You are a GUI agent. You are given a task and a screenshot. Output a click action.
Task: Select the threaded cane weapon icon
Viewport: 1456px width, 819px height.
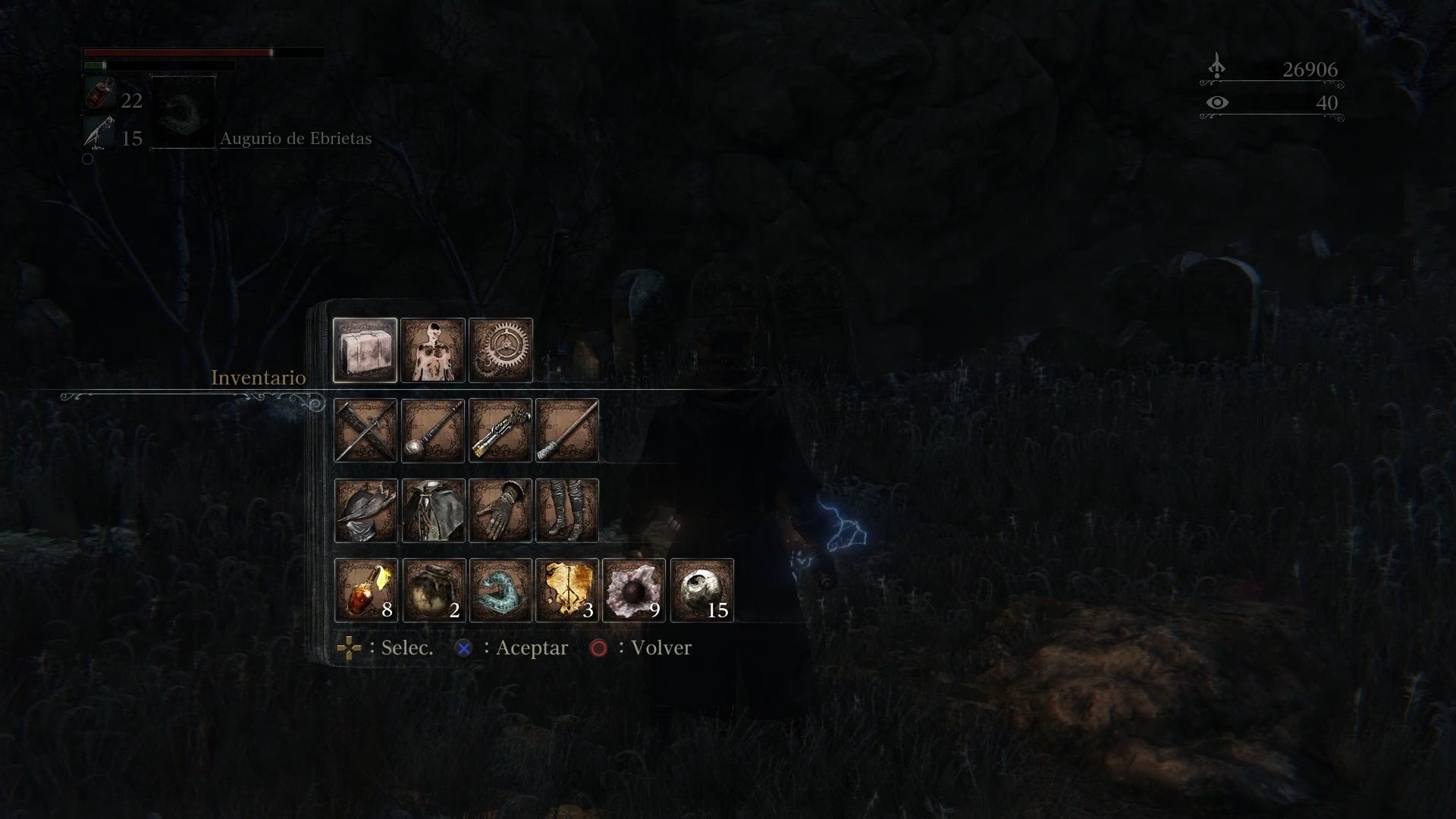(x=566, y=431)
